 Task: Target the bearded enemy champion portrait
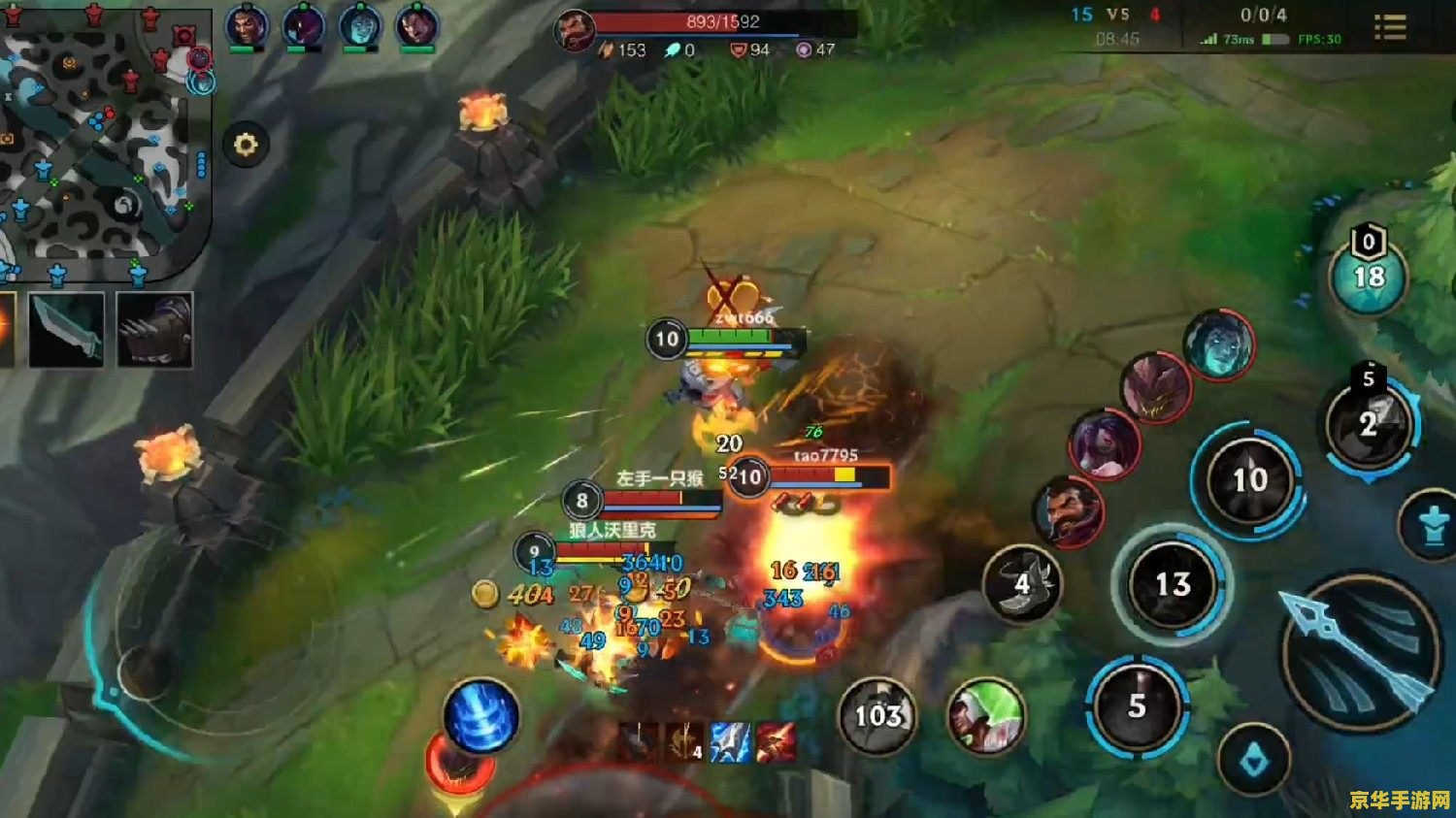(x=1068, y=511)
